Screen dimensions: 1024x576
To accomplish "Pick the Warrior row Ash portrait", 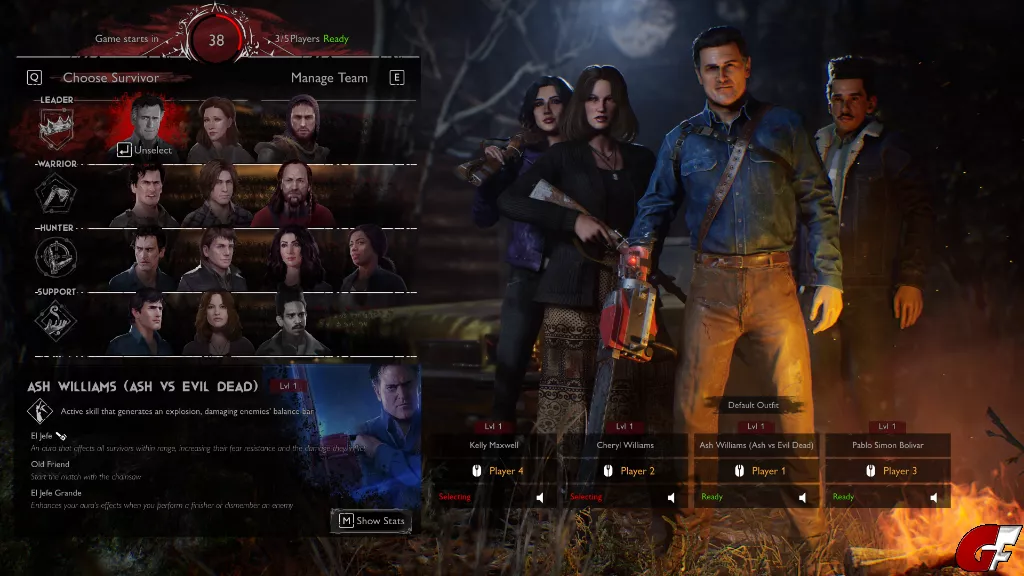I will click(147, 195).
